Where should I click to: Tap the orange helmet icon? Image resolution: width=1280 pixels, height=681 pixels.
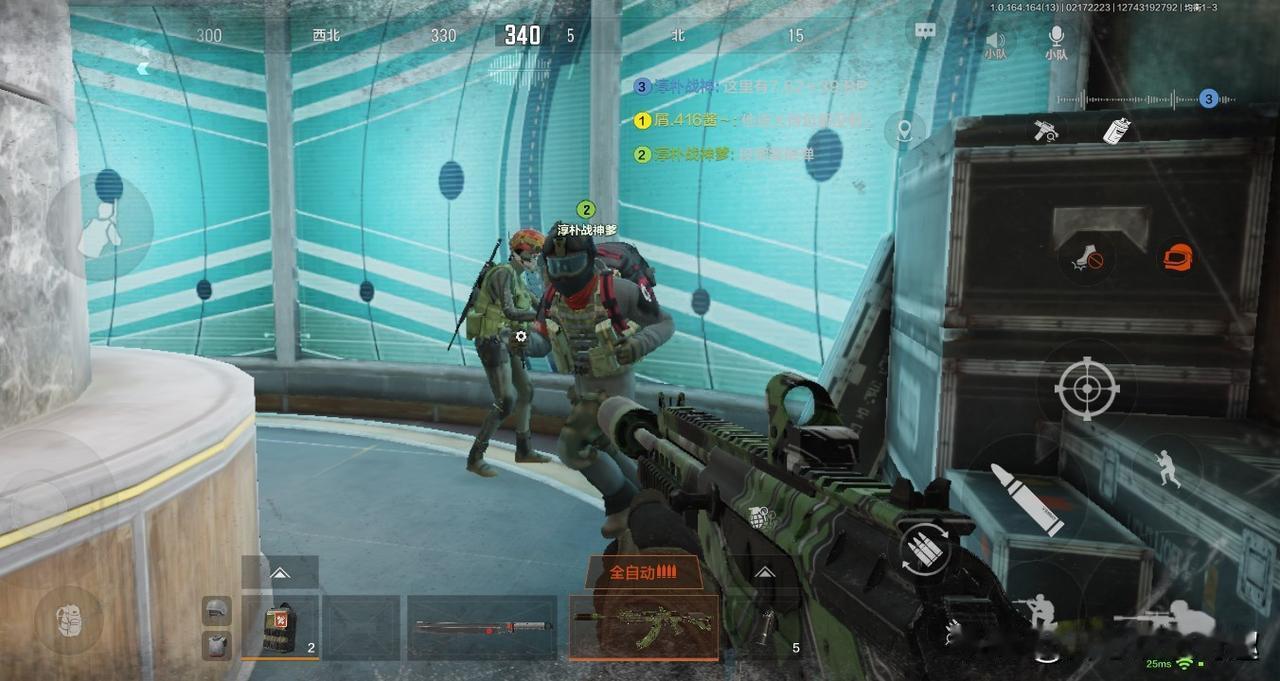tap(1178, 257)
